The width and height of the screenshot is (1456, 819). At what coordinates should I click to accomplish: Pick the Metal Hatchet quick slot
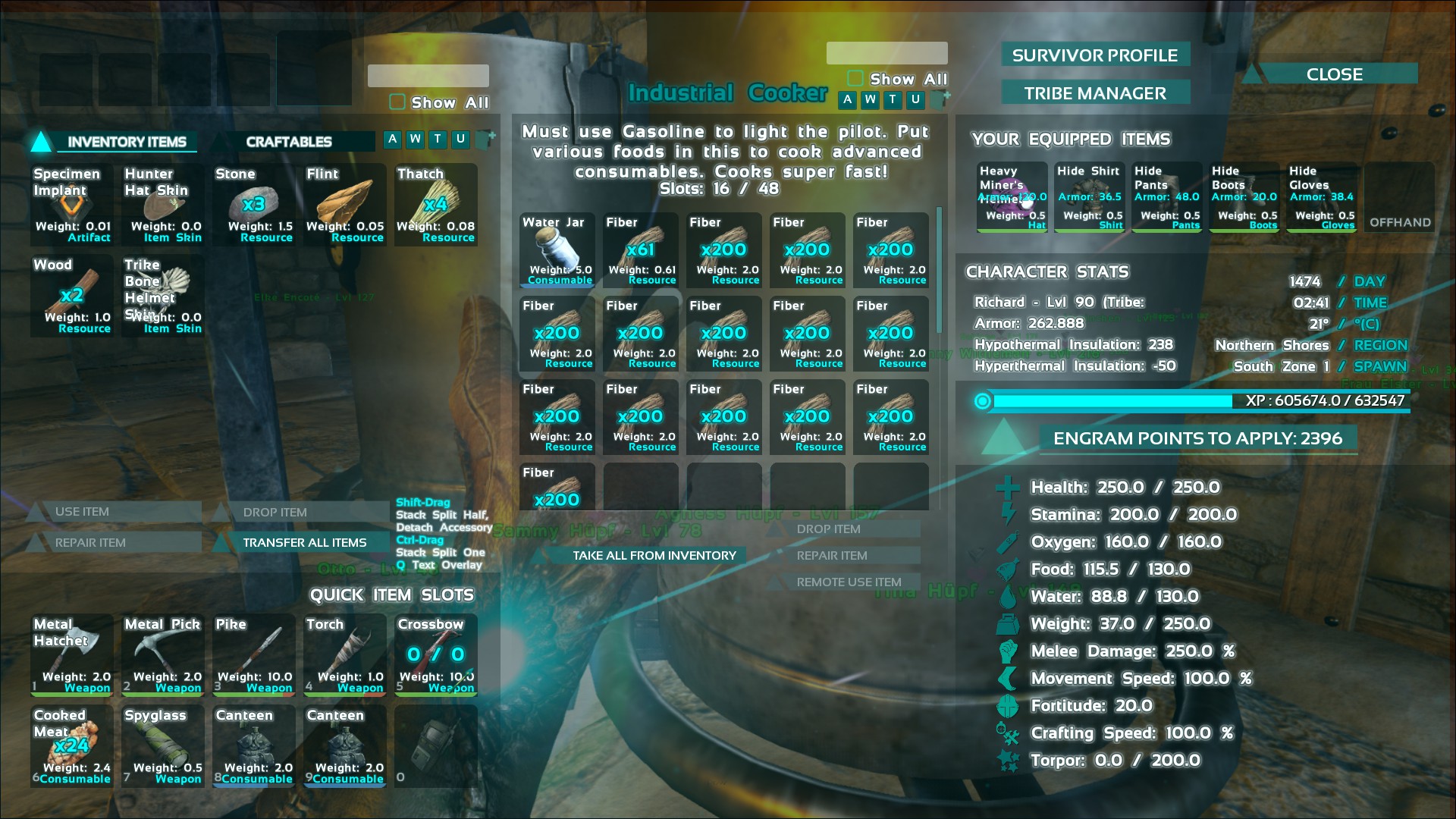click(72, 655)
